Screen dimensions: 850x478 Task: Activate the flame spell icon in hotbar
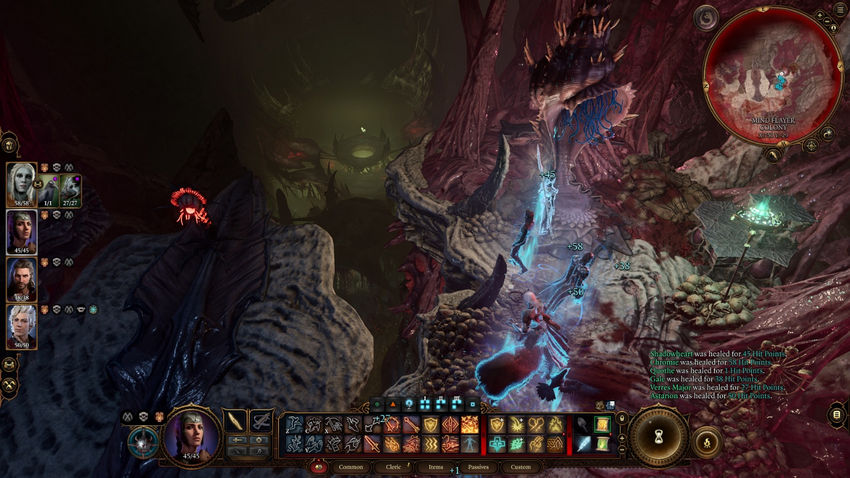point(470,426)
